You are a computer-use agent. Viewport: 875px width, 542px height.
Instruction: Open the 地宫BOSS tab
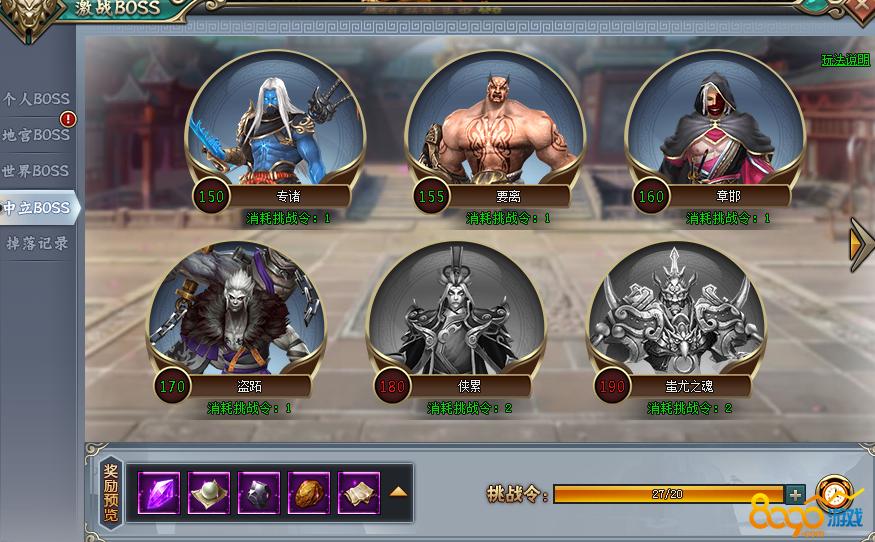(x=37, y=135)
